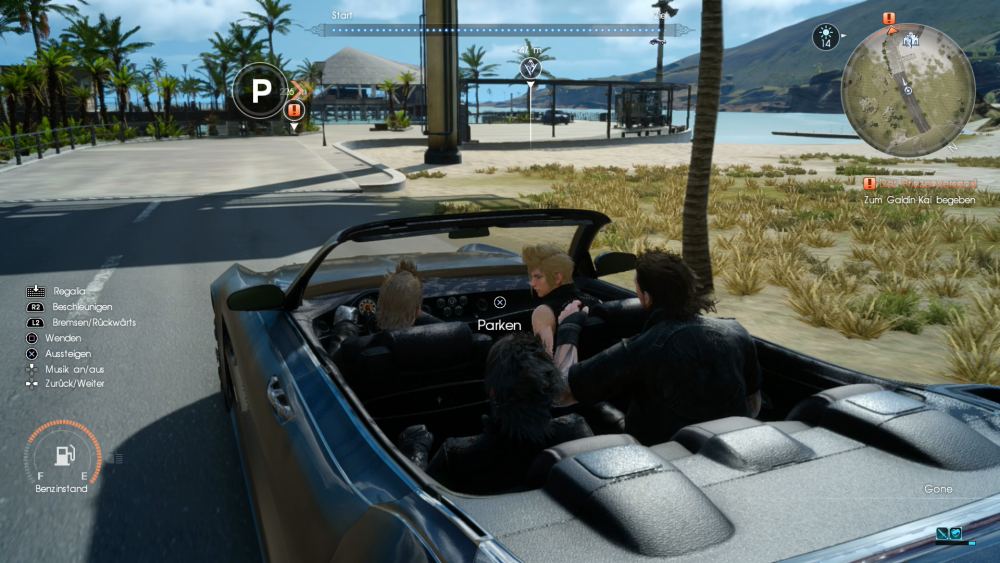This screenshot has width=1000, height=563.
Task: Select the parking P marker
Action: click(x=260, y=92)
